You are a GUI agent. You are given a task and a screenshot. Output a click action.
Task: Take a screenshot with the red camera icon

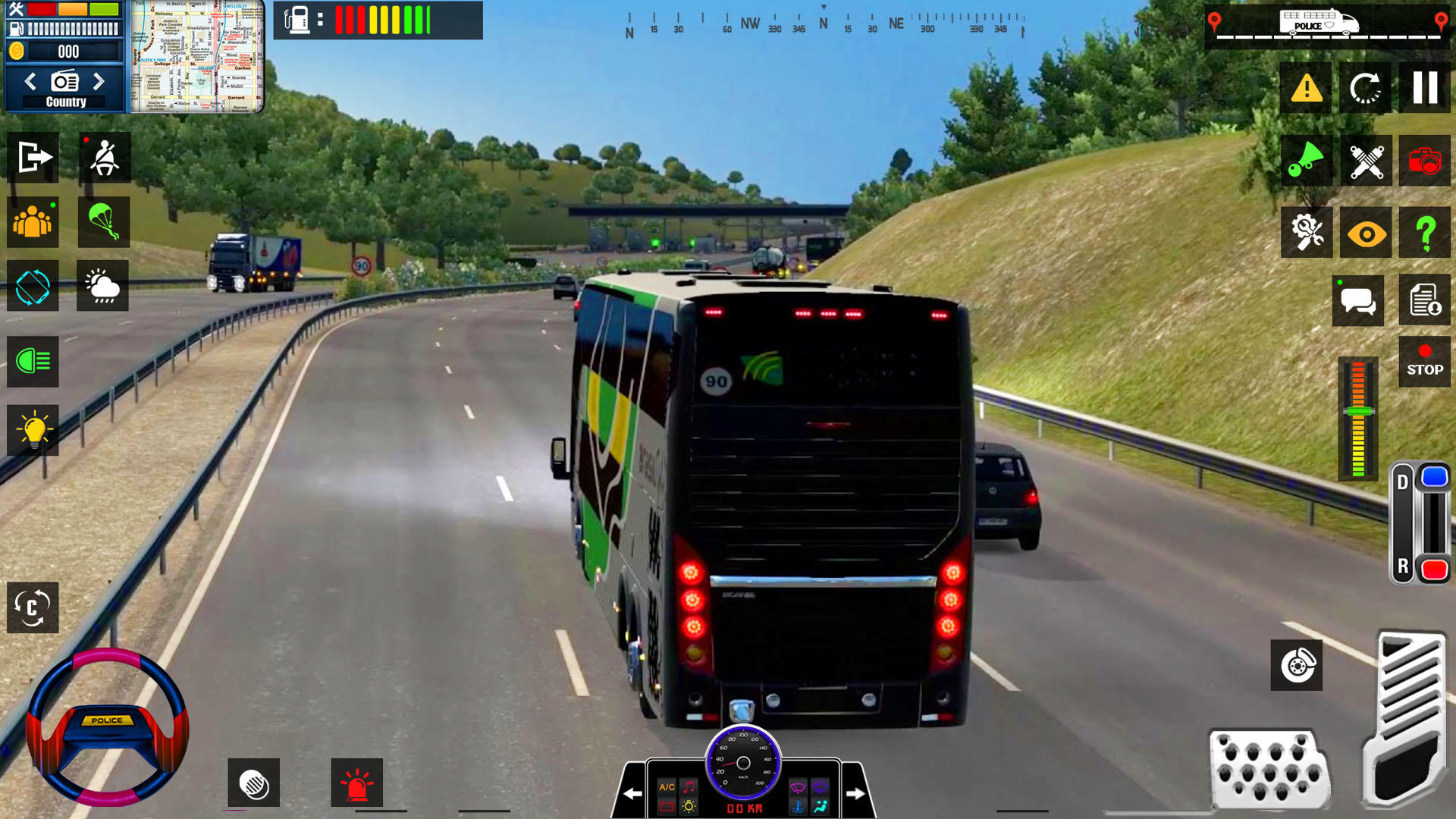1425,161
